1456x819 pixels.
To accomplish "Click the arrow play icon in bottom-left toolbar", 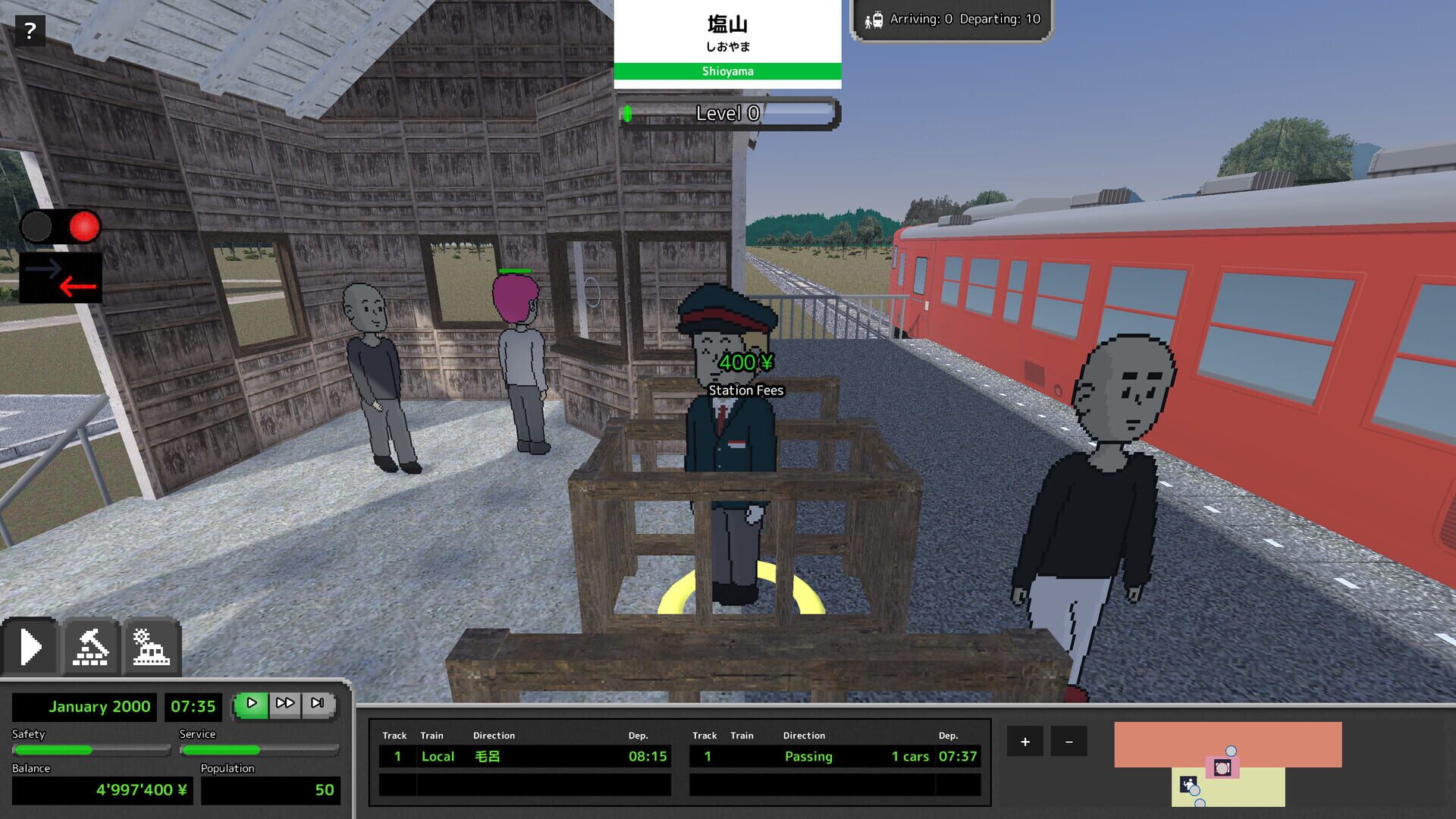I will pyautogui.click(x=31, y=645).
